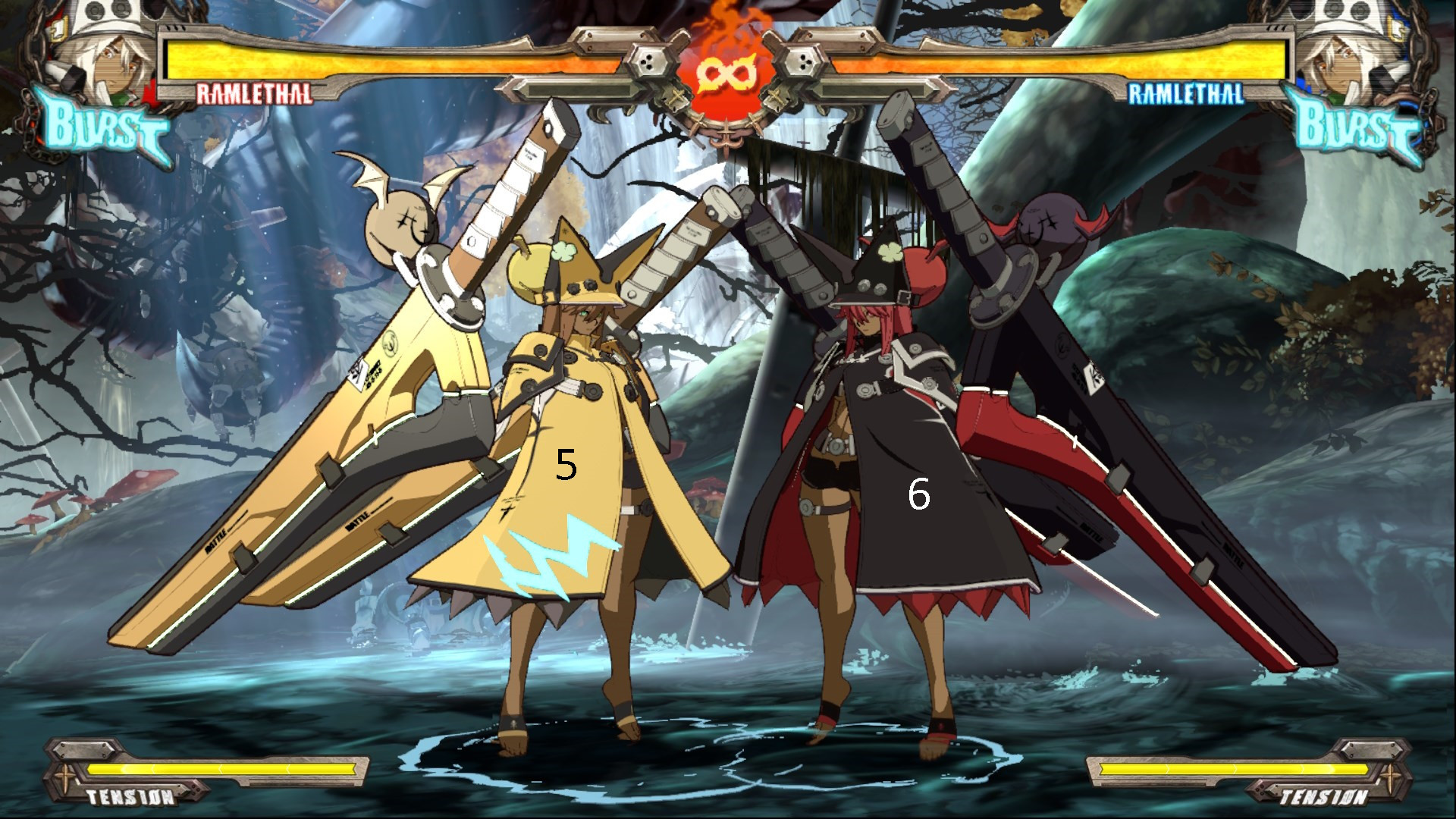Click the infinity timer flame icon
Image resolution: width=1456 pixels, height=819 pixels.
[x=726, y=72]
